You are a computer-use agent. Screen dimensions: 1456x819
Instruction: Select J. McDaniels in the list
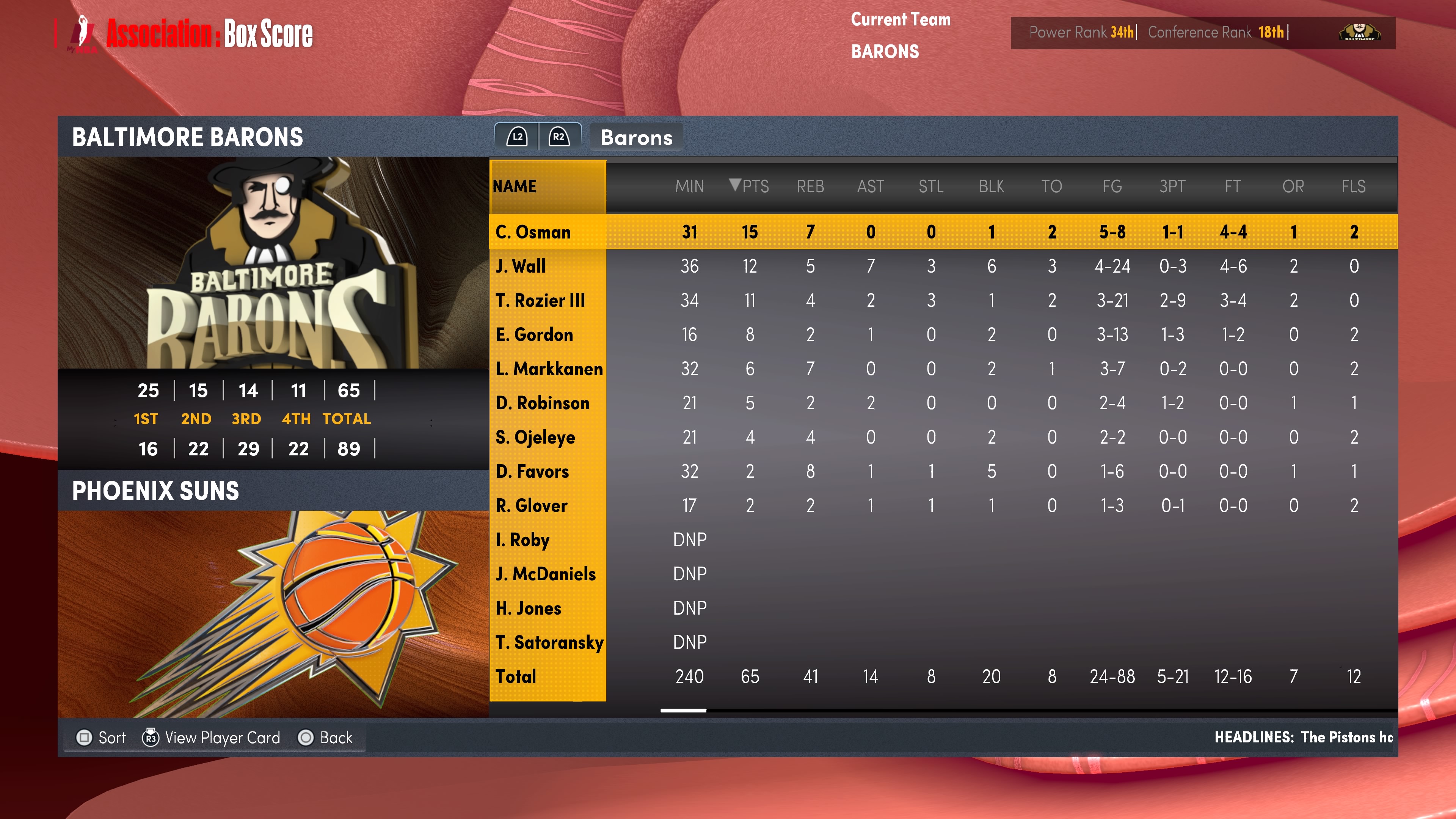(546, 574)
